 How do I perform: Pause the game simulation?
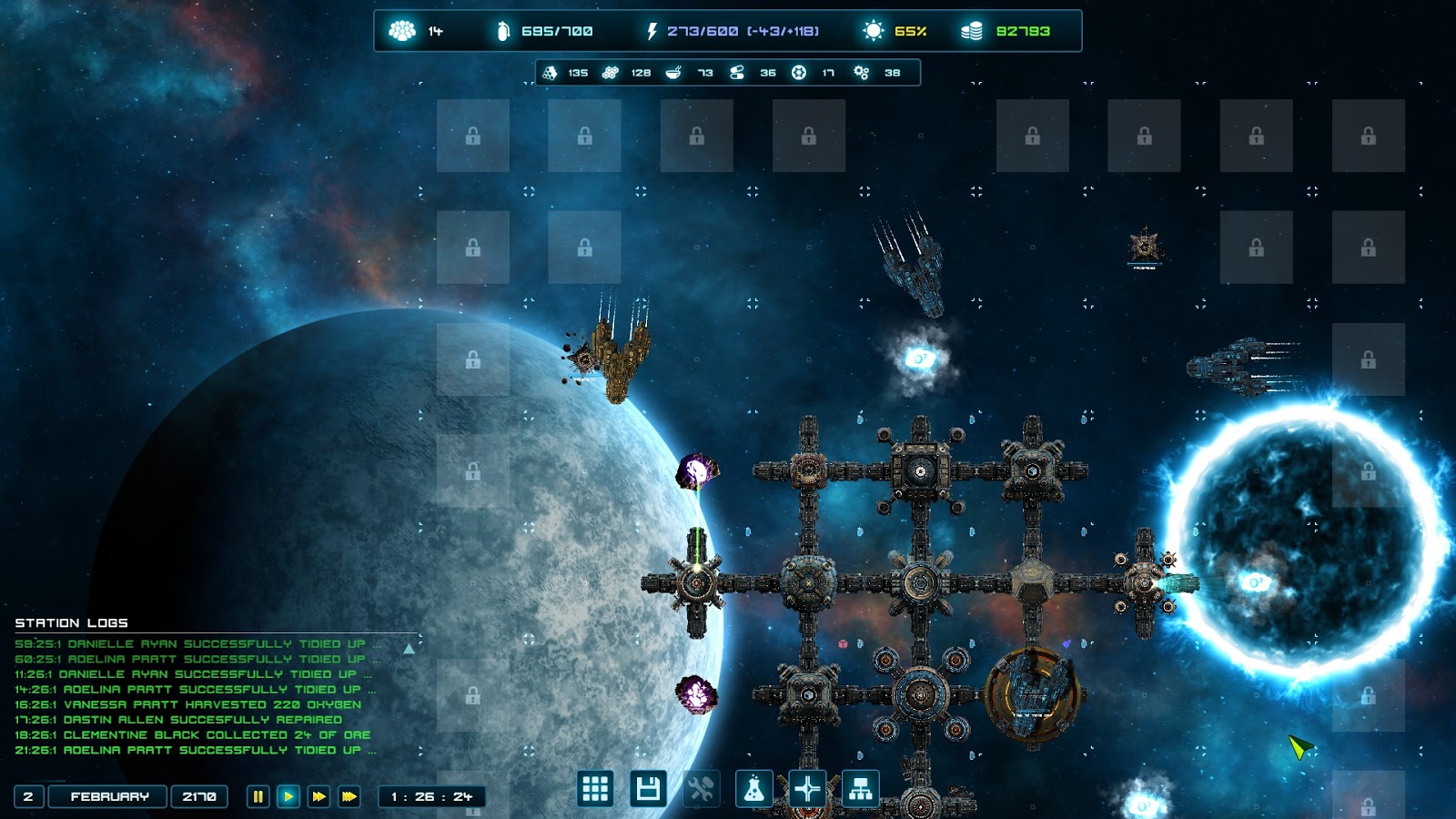(258, 796)
